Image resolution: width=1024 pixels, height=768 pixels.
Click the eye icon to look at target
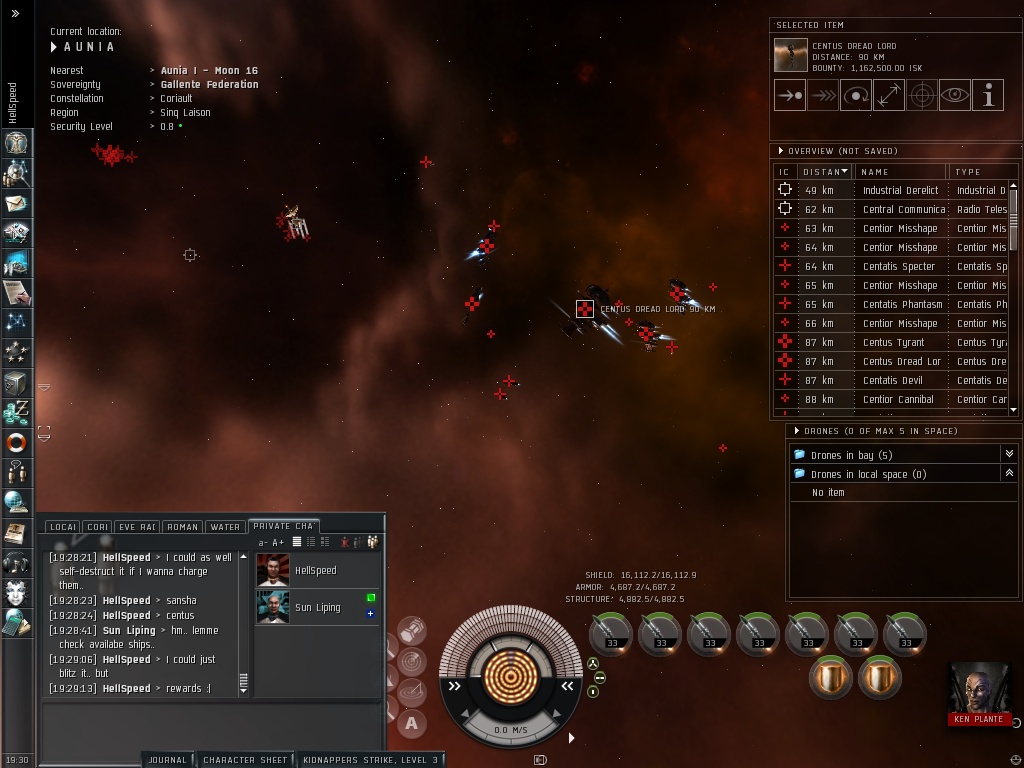pos(954,96)
